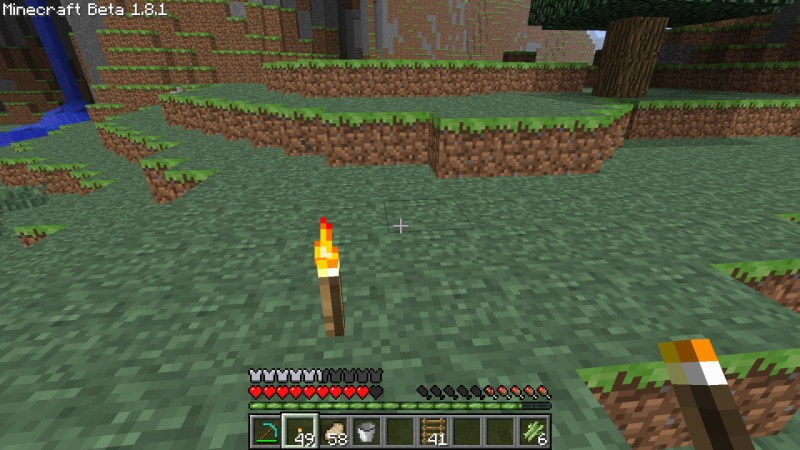Switch to the empty bucket slot
The image size is (800, 450).
tap(366, 431)
